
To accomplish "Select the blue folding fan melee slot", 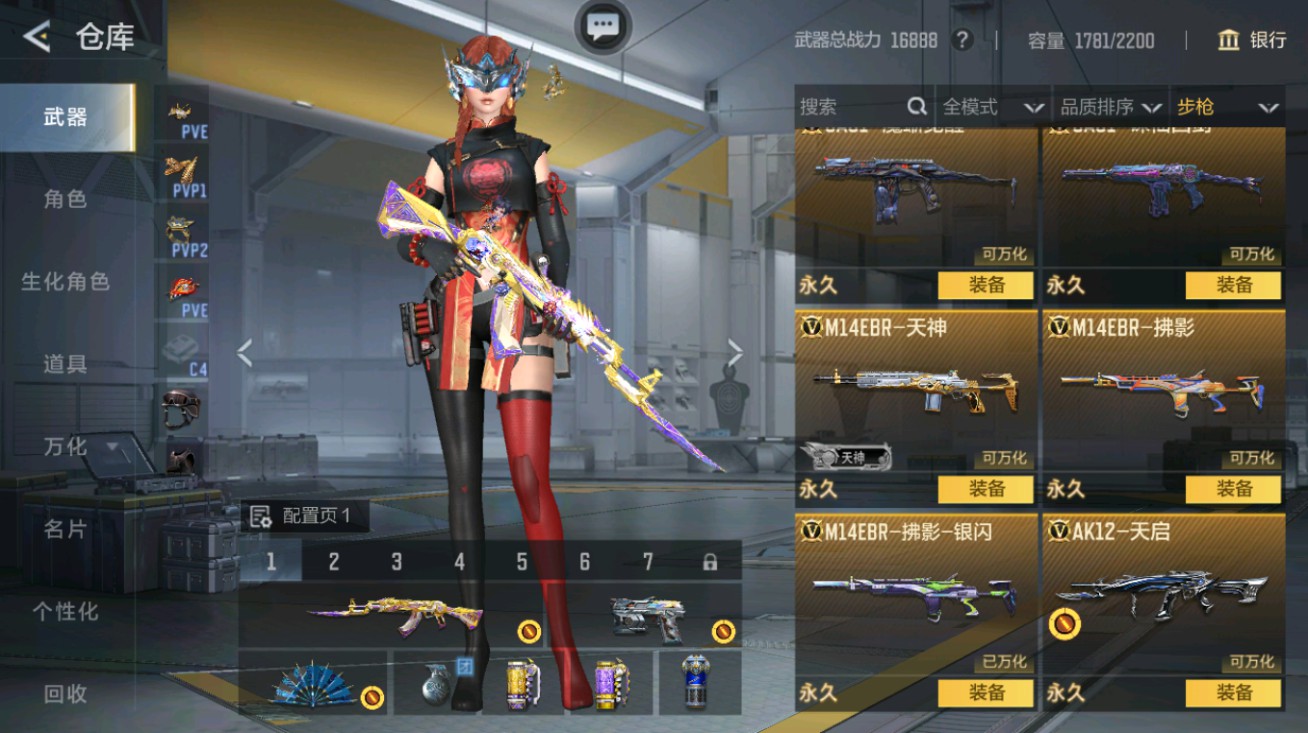I will click(x=314, y=683).
